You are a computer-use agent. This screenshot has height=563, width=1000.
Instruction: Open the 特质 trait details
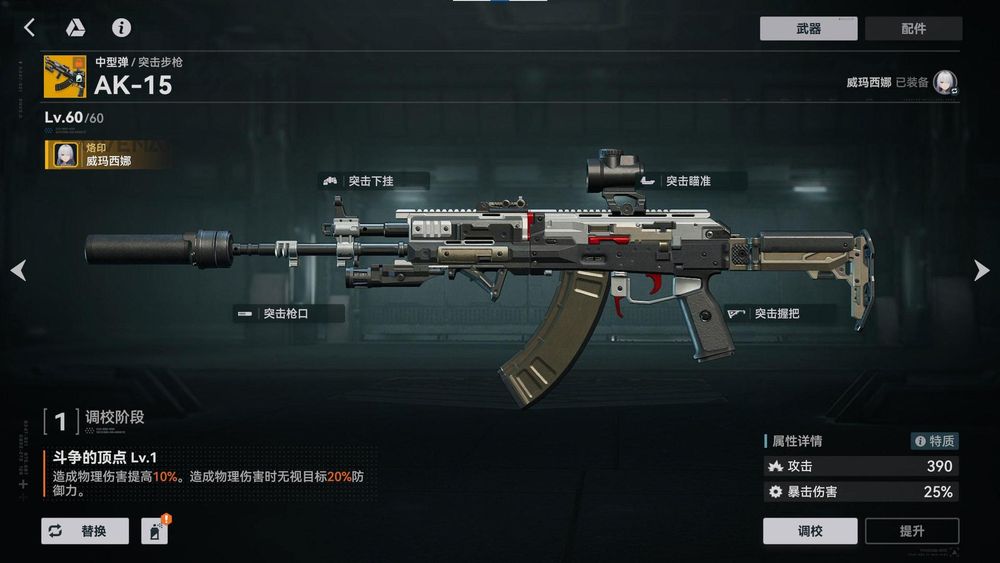tap(934, 441)
